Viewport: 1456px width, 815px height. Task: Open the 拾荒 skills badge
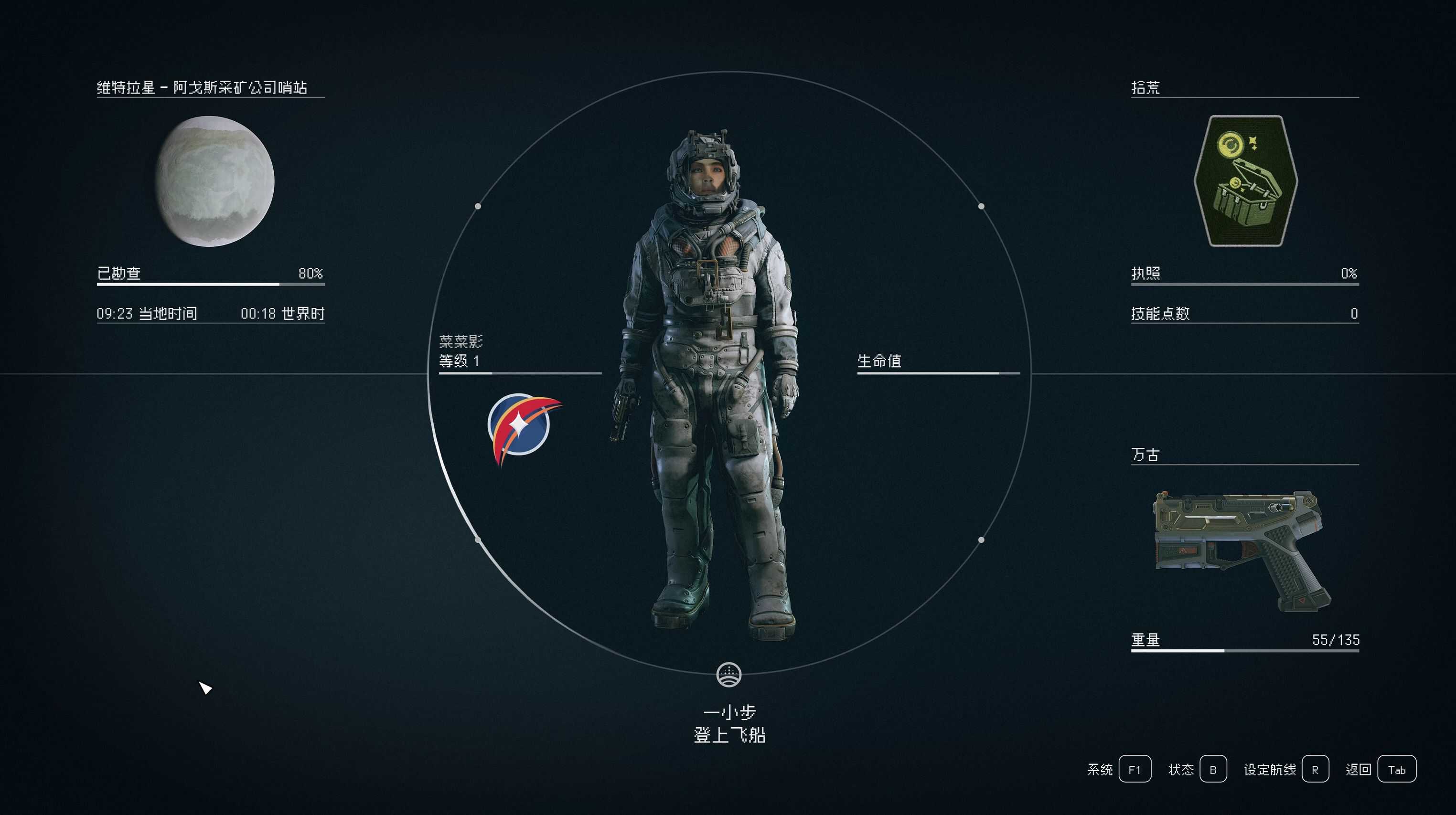point(1245,181)
